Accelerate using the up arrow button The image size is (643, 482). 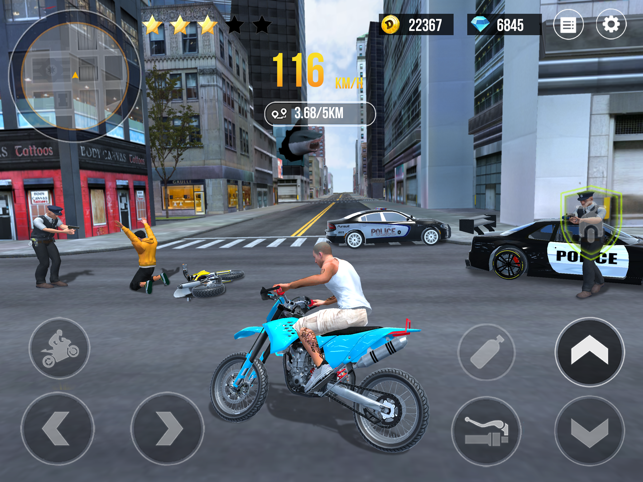coord(589,351)
